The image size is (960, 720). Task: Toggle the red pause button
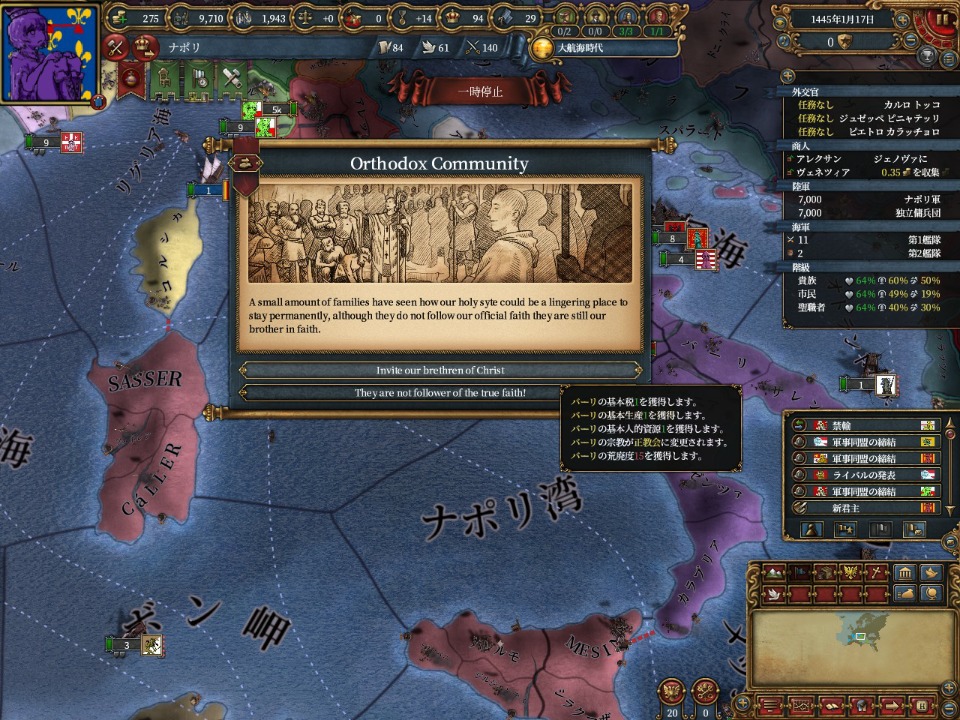(941, 19)
